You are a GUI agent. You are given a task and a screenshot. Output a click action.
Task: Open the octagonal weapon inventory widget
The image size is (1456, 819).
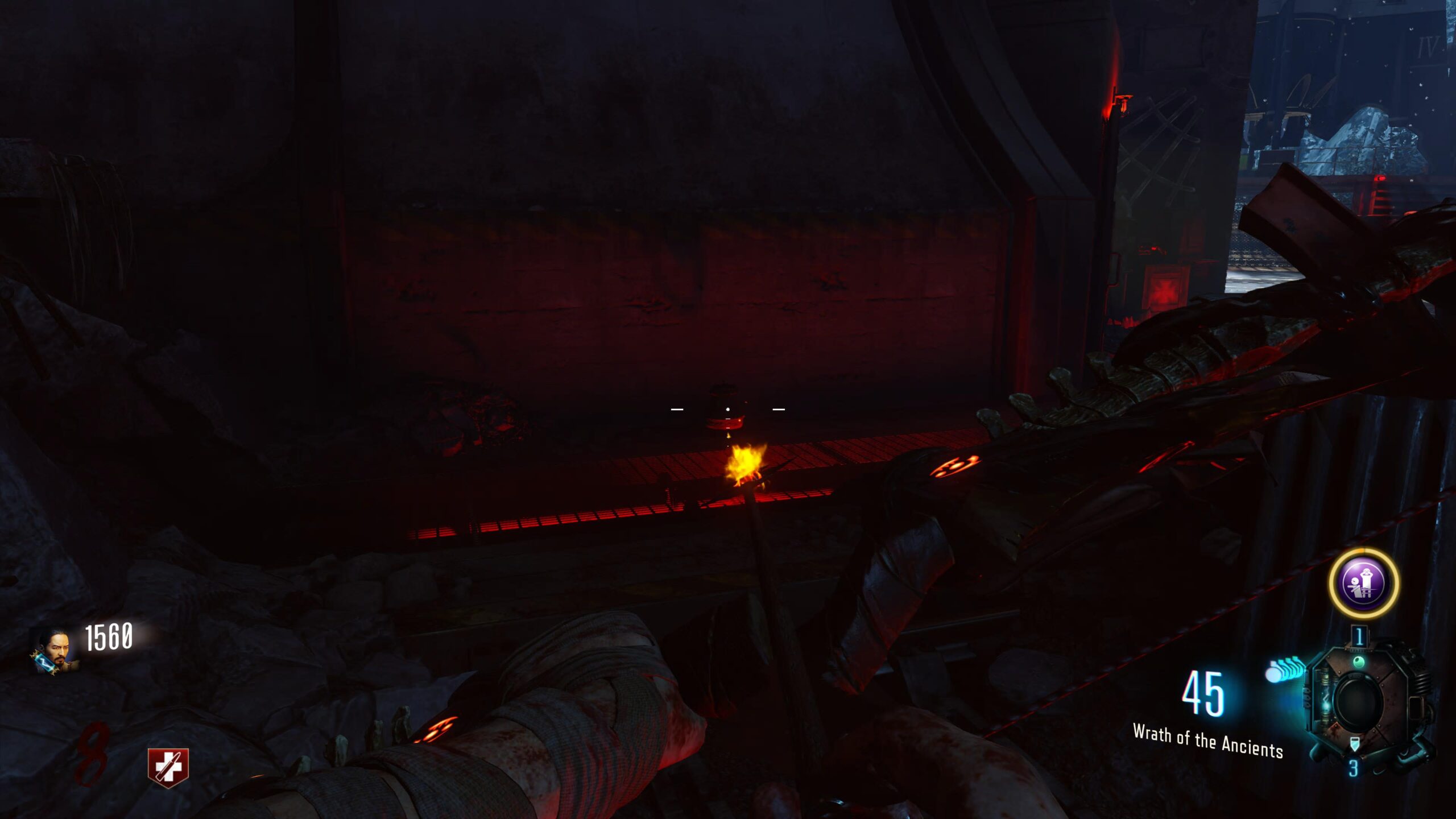pyautogui.click(x=1360, y=700)
